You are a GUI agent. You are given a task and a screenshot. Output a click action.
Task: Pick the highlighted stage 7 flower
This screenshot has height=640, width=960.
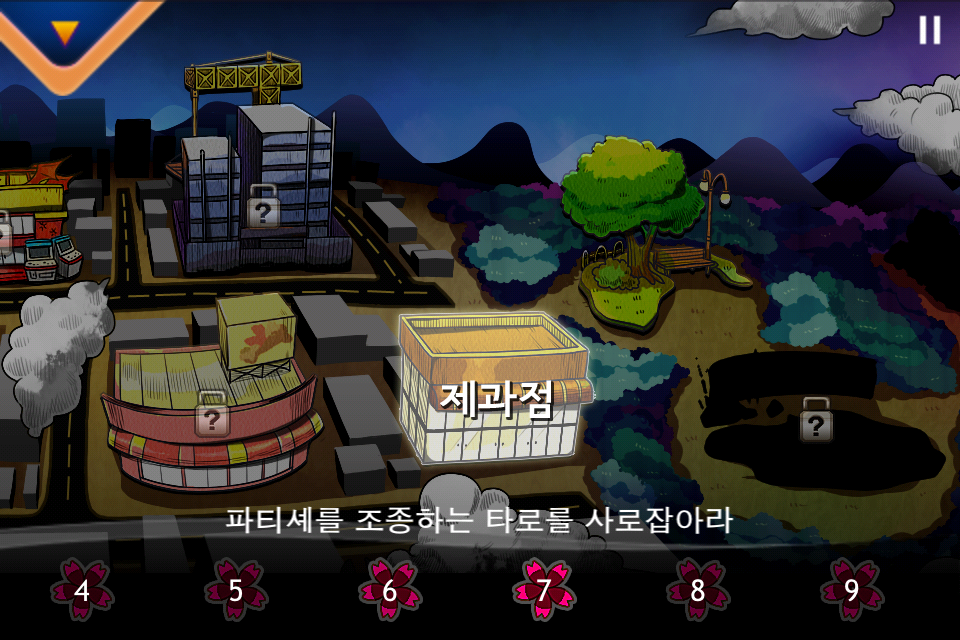tap(543, 590)
